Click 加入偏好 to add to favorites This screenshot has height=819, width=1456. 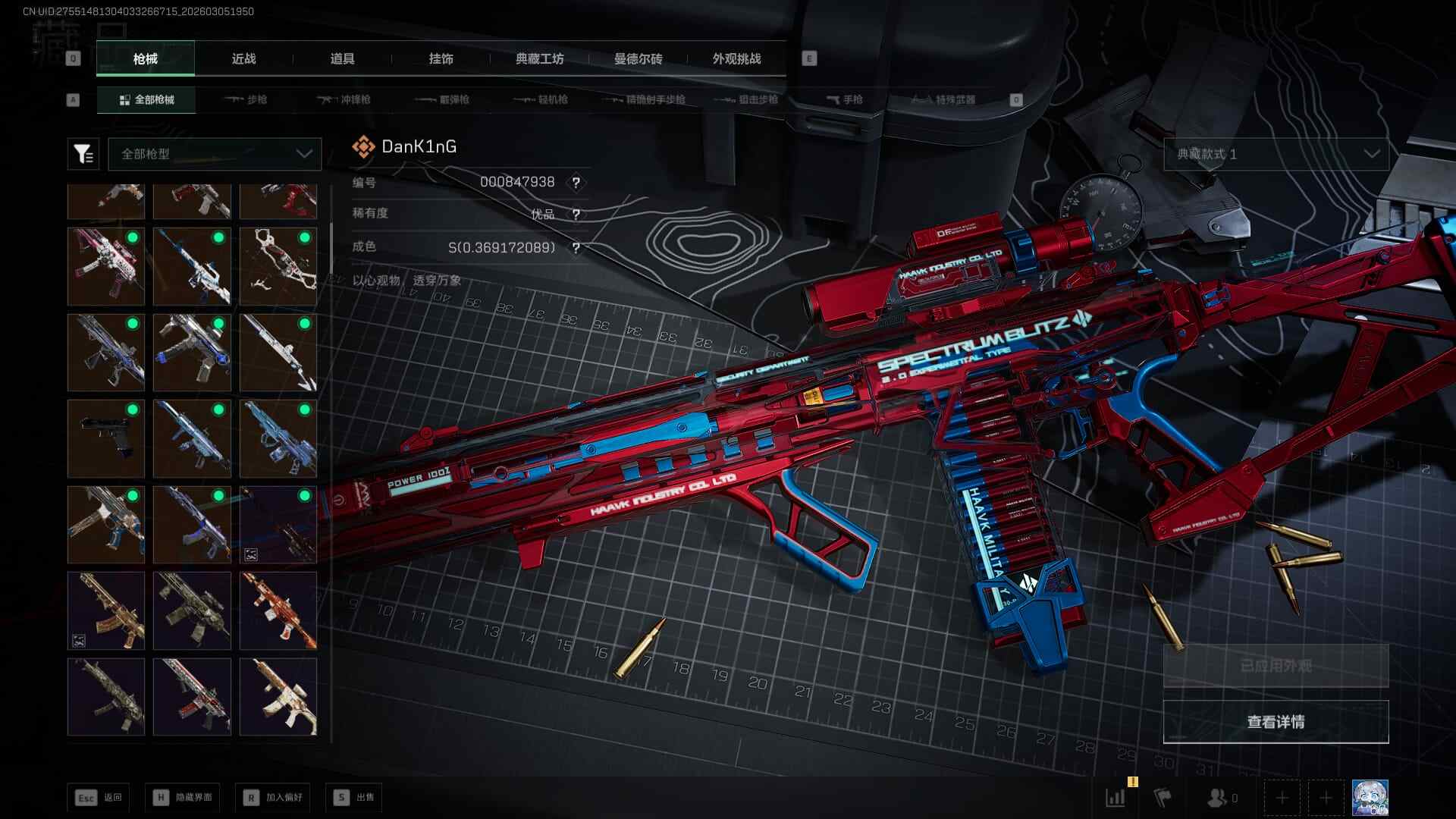(x=273, y=798)
